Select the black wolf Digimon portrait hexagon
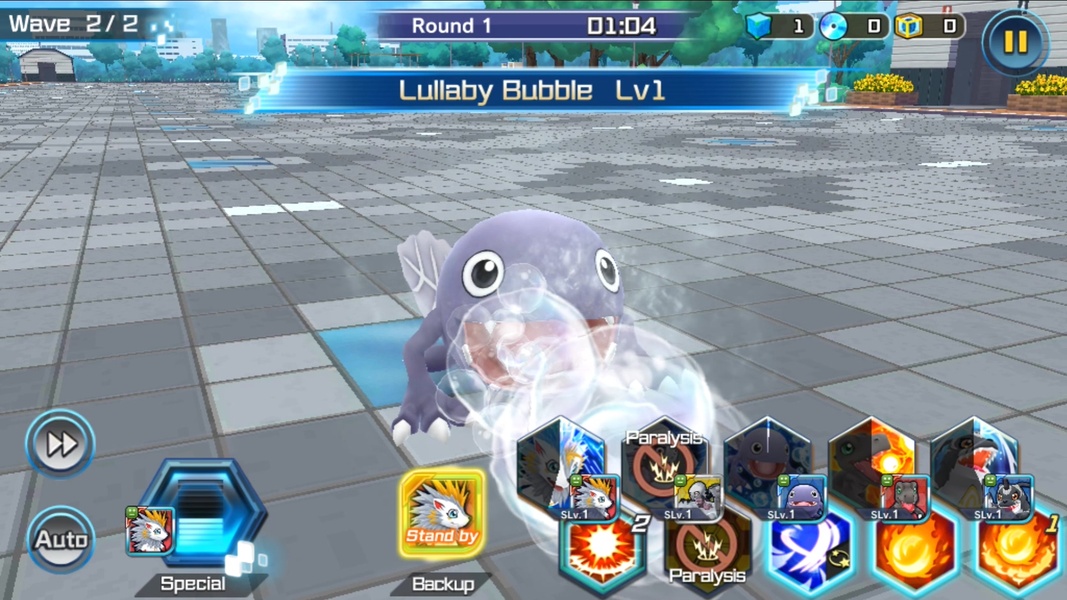Image resolution: width=1067 pixels, height=600 pixels. pyautogui.click(x=976, y=465)
